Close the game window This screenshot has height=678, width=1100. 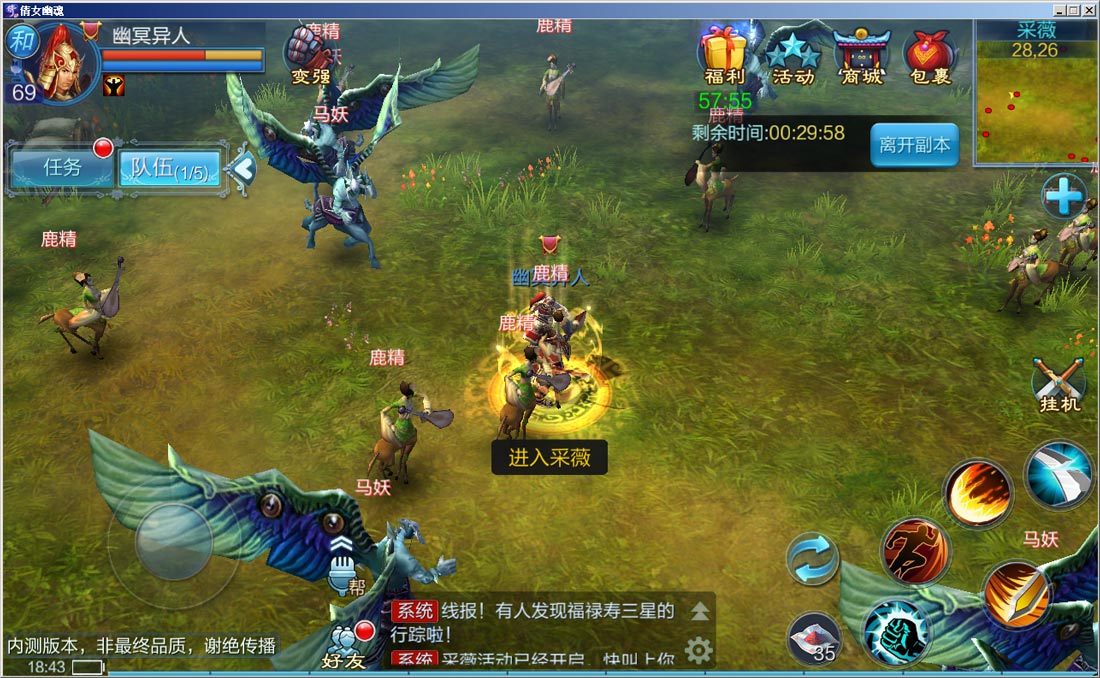1089,10
